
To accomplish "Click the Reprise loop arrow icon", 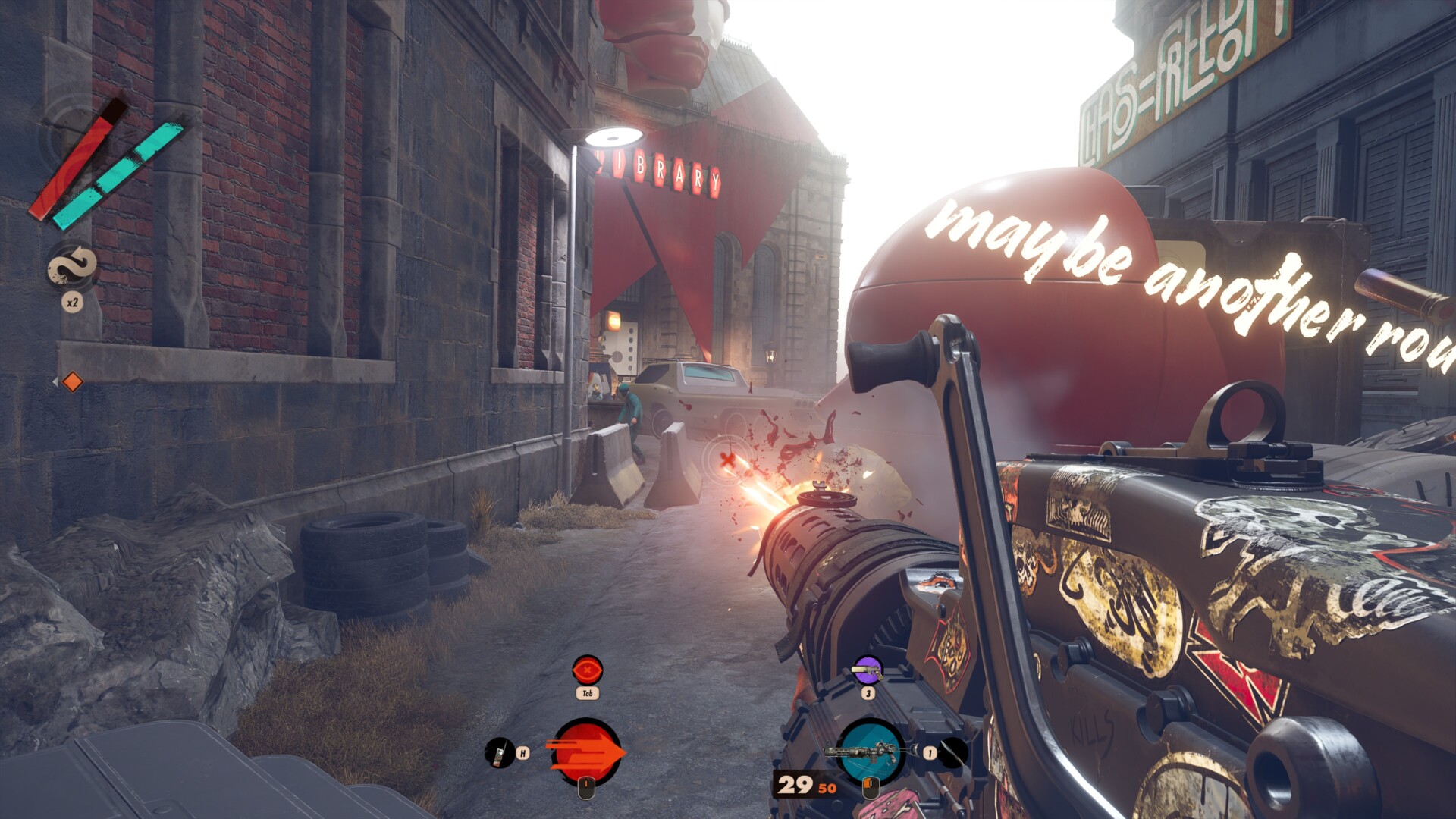I will coord(72,267).
